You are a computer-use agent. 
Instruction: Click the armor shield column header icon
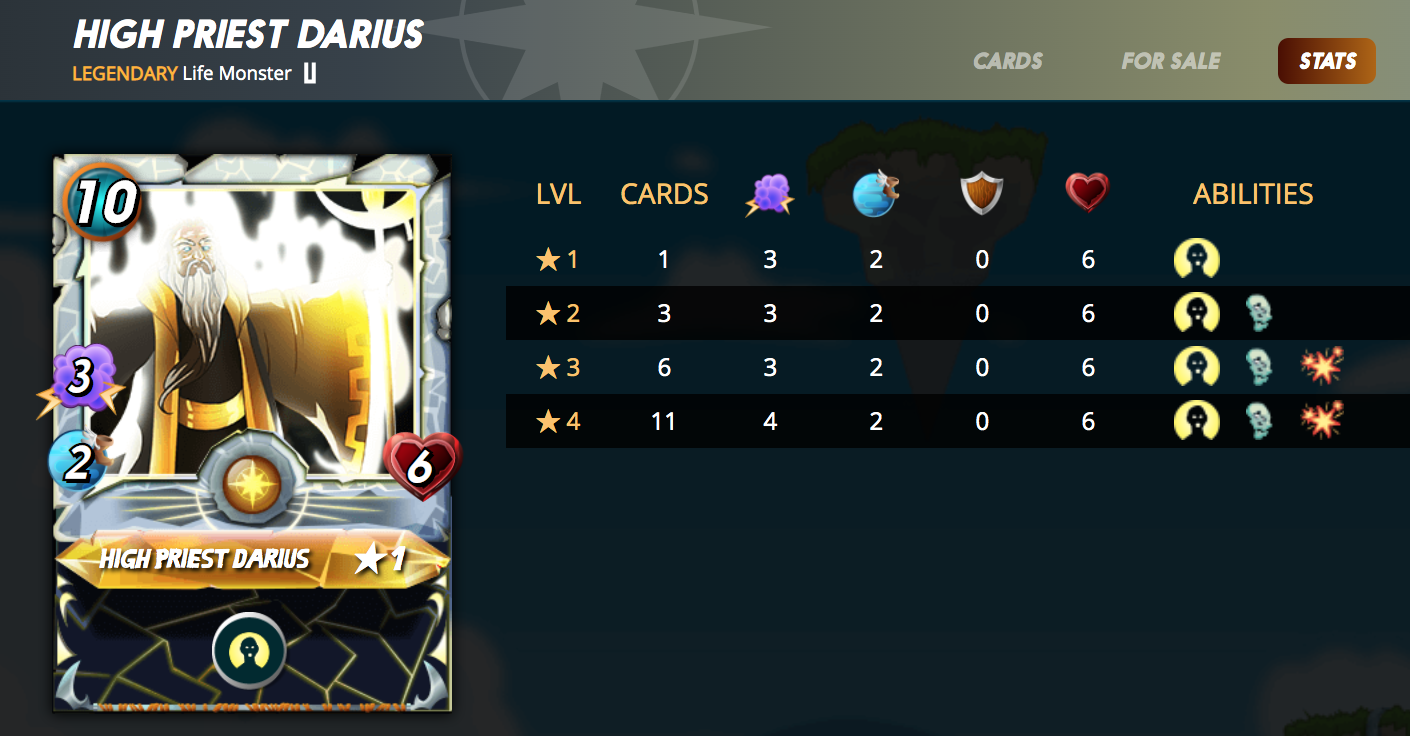point(982,194)
